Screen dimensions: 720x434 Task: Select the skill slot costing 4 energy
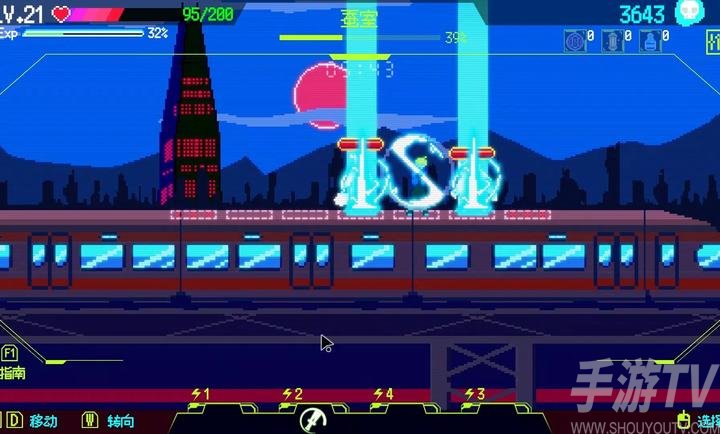coord(383,396)
